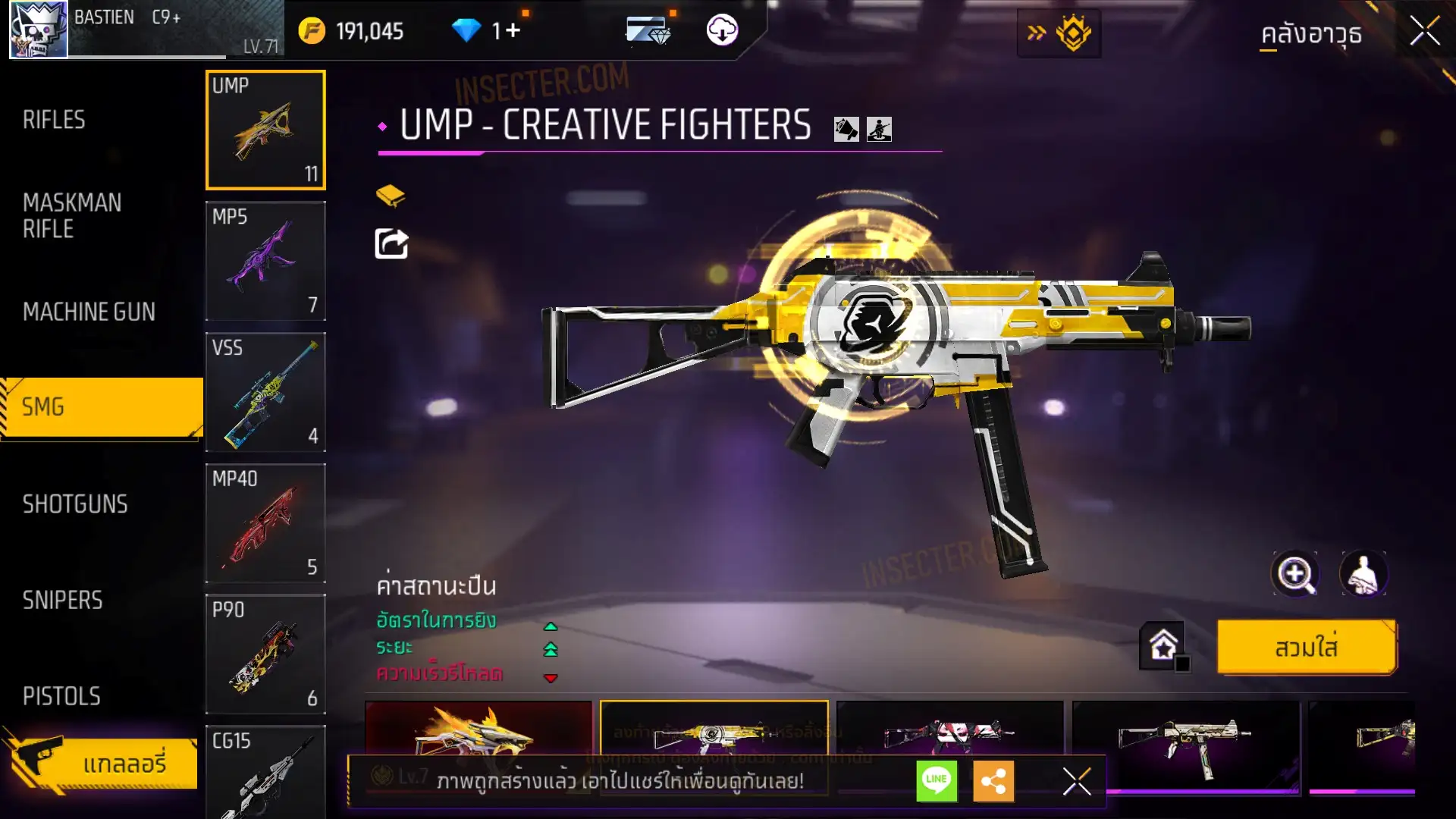This screenshot has height=819, width=1456.
Task: Switch to the PISTOLS category
Action: (x=61, y=696)
